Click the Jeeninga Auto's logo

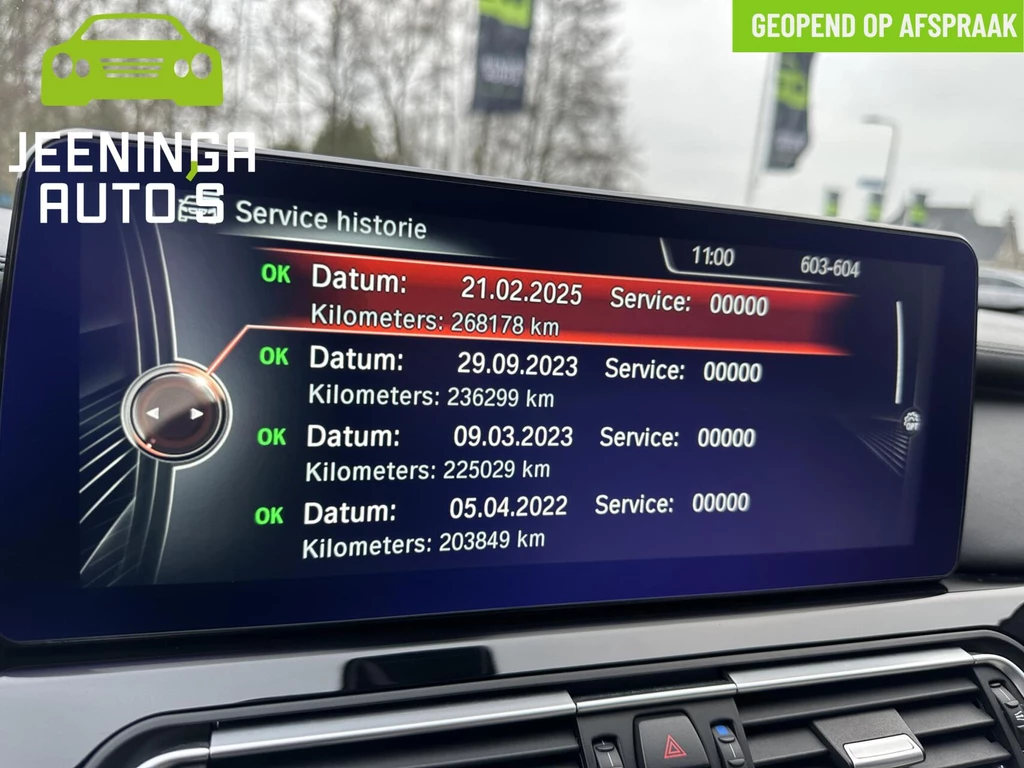point(132,118)
